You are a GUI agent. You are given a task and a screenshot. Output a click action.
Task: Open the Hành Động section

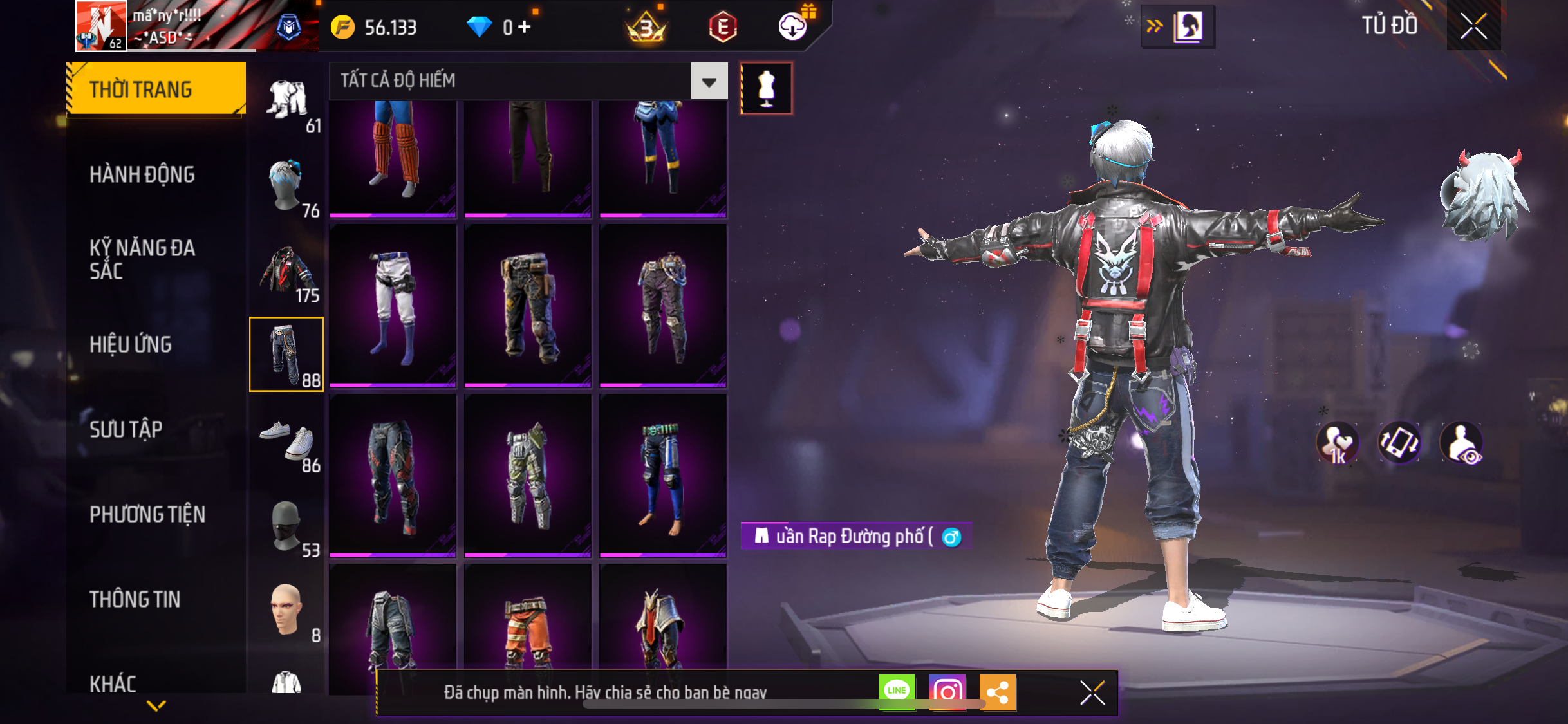click(142, 174)
